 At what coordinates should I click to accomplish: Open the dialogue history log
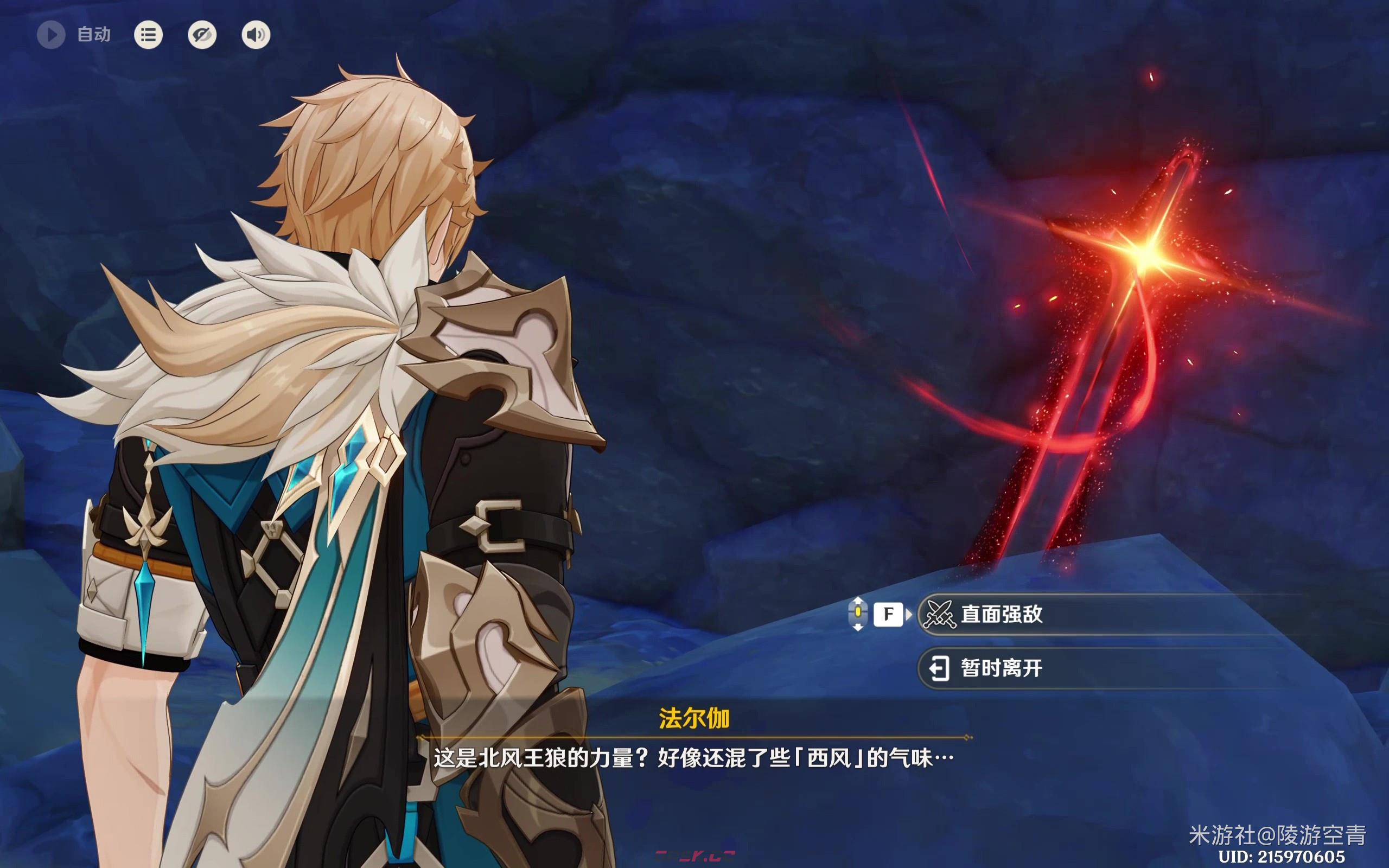(x=148, y=35)
